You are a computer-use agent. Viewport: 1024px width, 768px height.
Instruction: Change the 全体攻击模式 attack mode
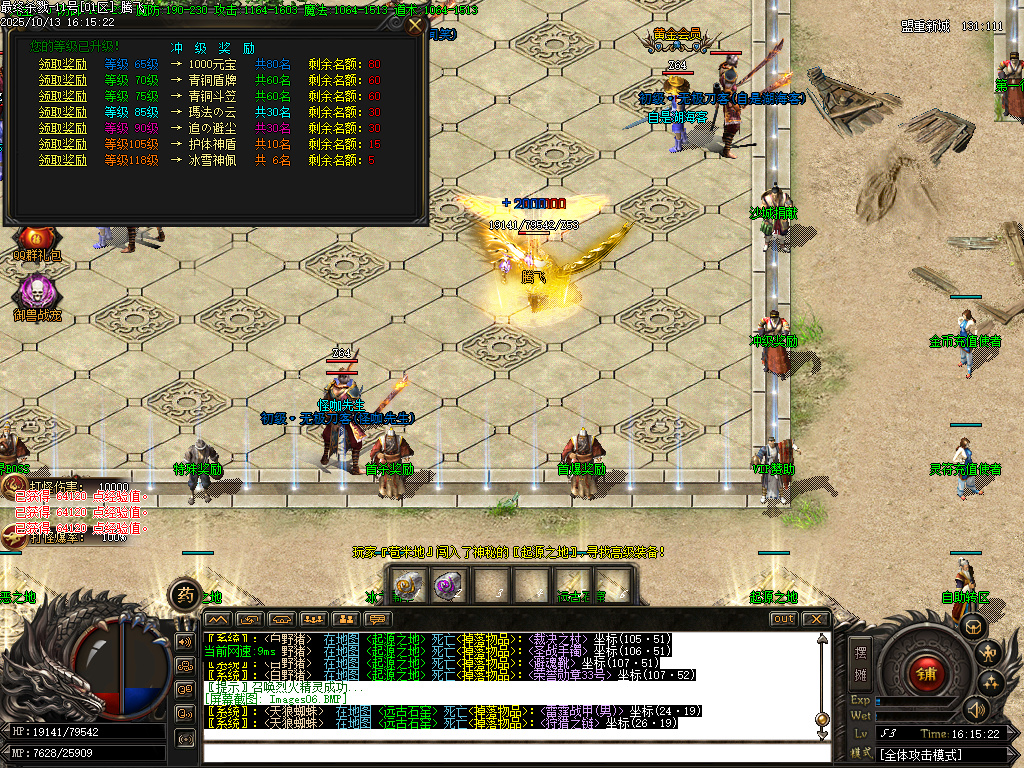[x=940, y=754]
